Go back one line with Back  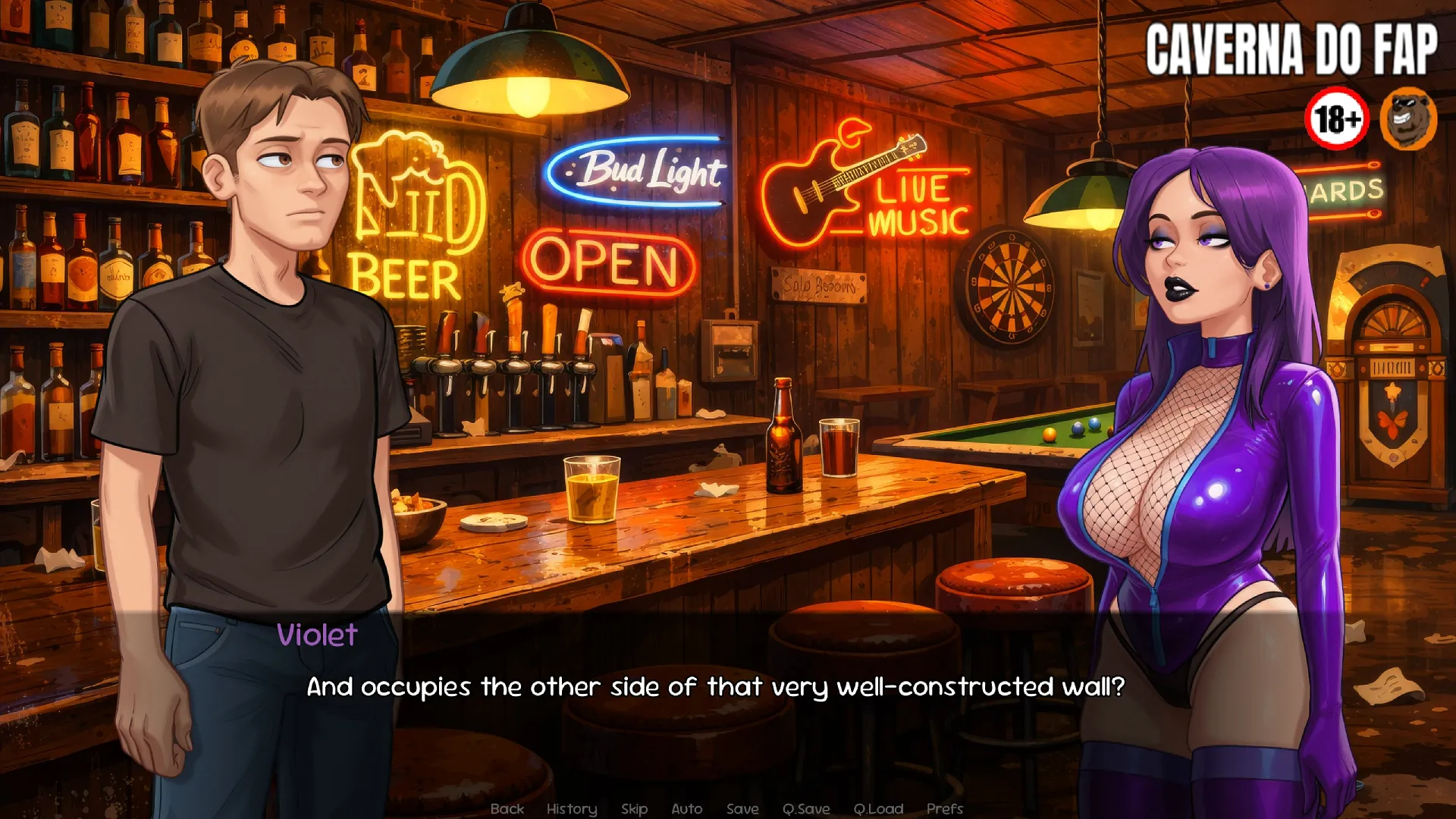[507, 808]
